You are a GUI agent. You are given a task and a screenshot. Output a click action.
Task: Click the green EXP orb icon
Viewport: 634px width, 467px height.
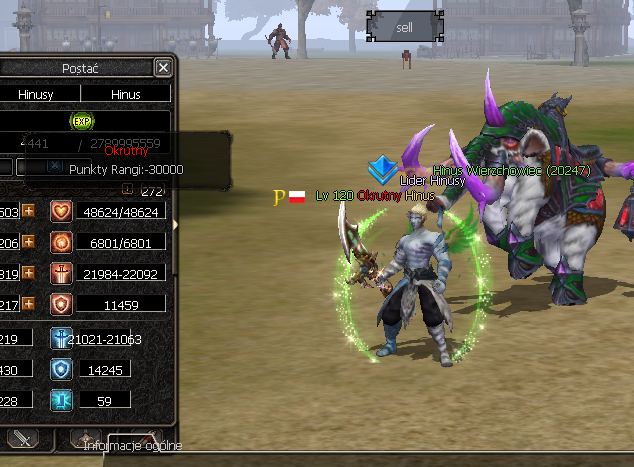pos(81,121)
